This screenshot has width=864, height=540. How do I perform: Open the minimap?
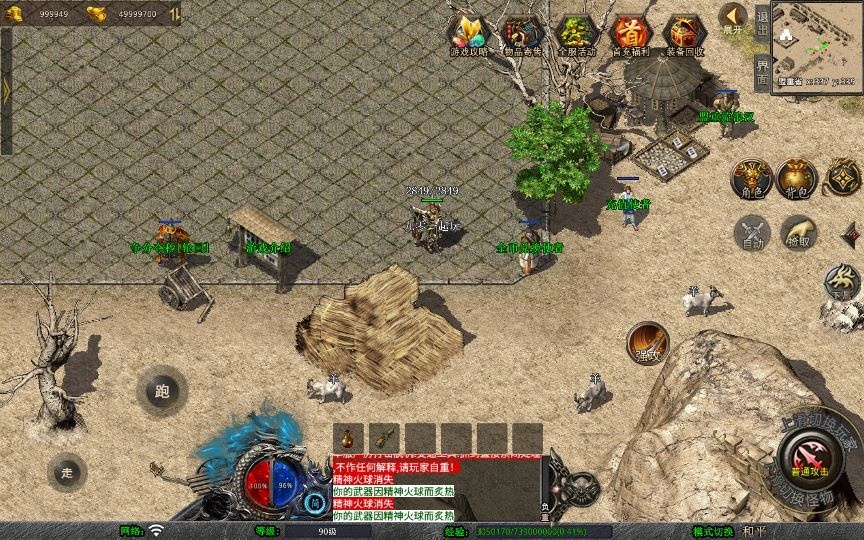[817, 44]
